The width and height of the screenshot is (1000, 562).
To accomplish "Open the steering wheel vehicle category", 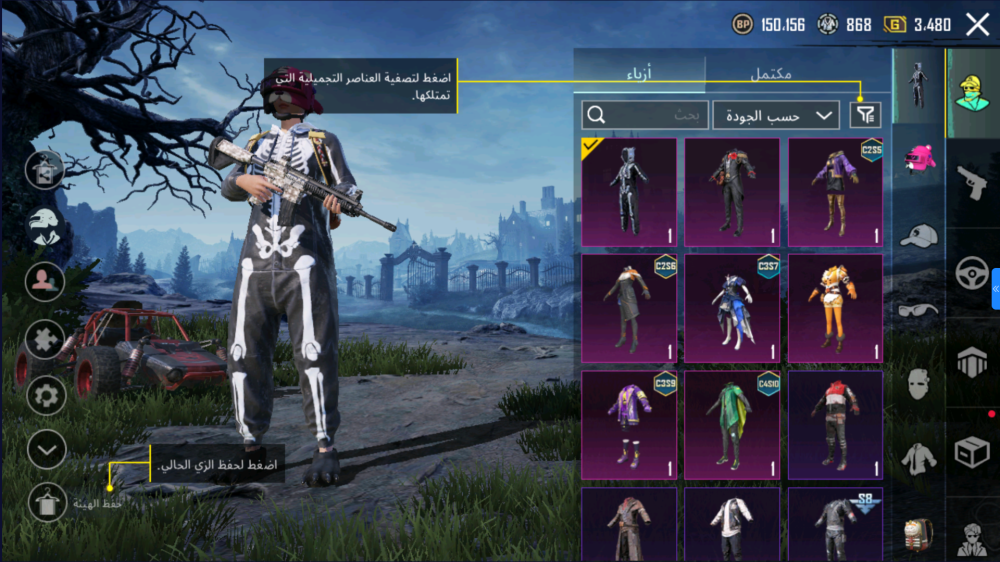I will 971,272.
